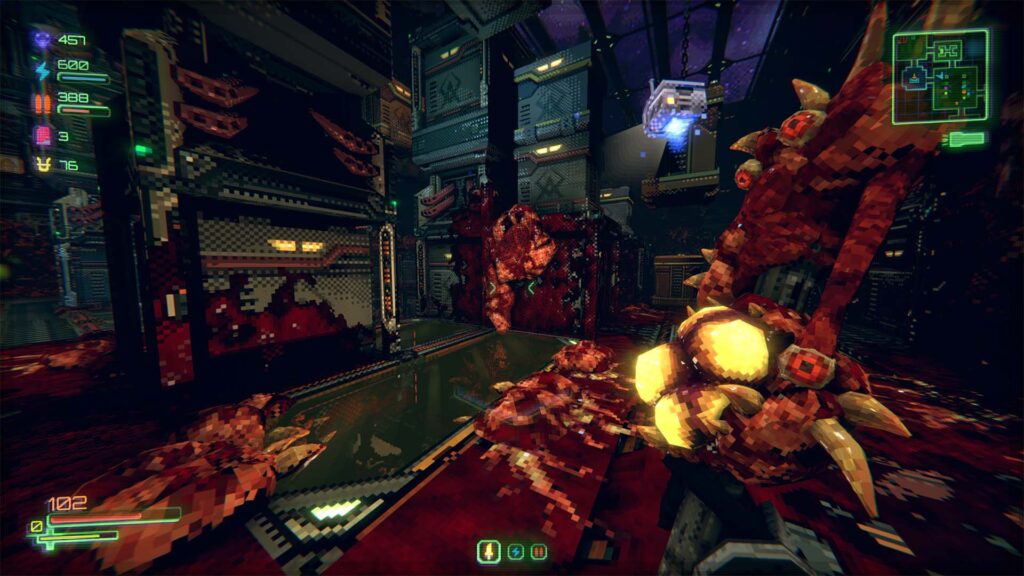Select the orange bullets weapon slot
Image resolution: width=1024 pixels, height=576 pixels.
(x=539, y=551)
